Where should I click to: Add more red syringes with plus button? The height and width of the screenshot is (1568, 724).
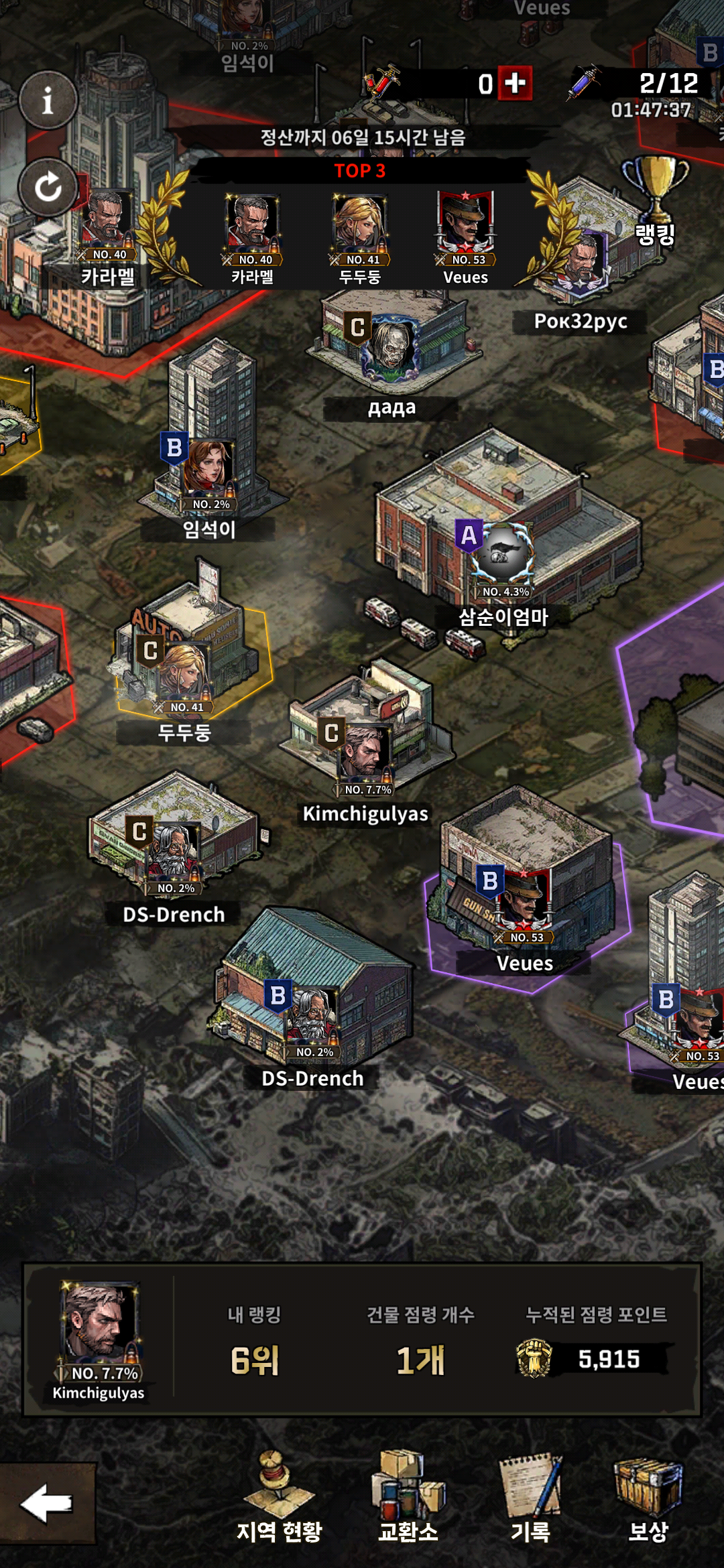click(515, 83)
